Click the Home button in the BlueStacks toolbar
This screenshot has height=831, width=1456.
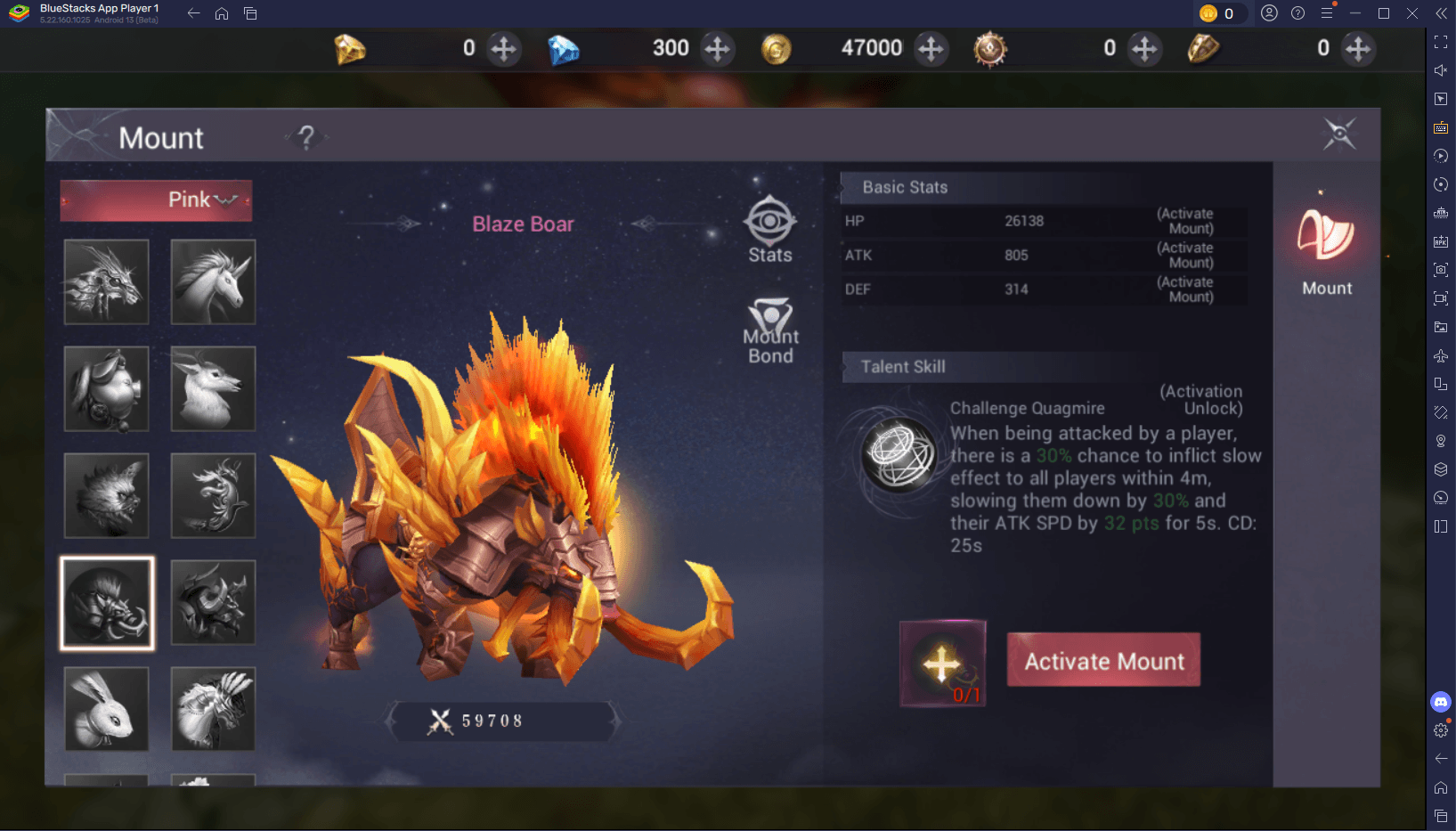pyautogui.click(x=221, y=13)
